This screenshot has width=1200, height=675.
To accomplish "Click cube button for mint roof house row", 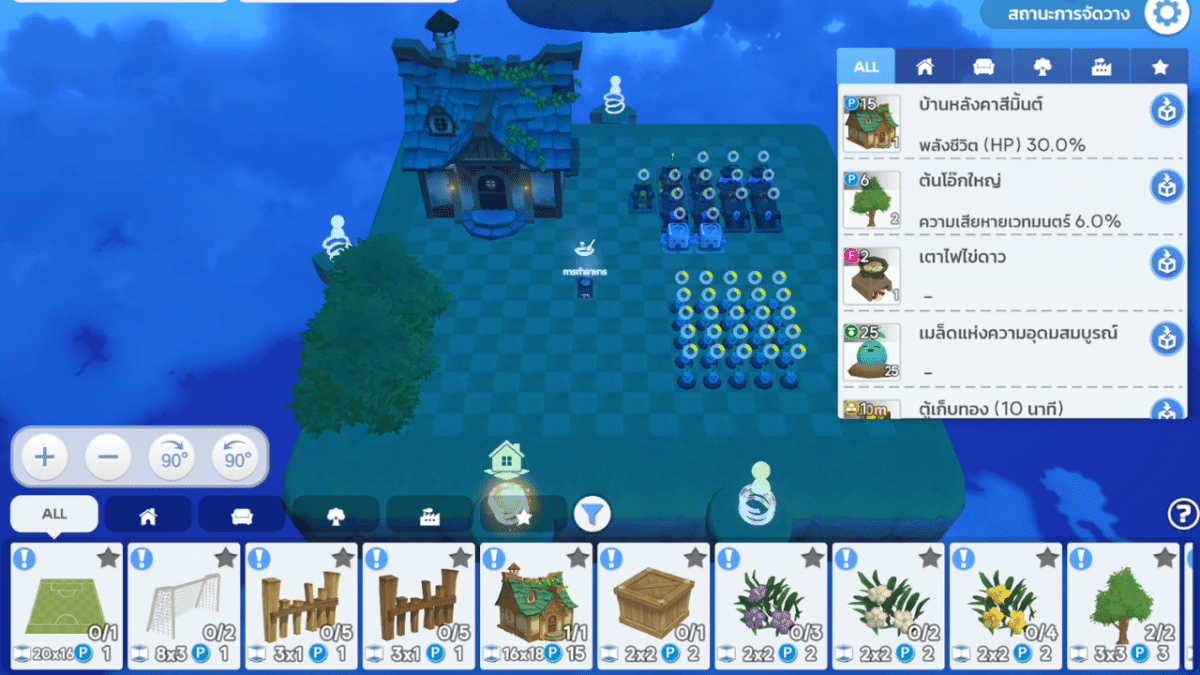I will [1165, 109].
